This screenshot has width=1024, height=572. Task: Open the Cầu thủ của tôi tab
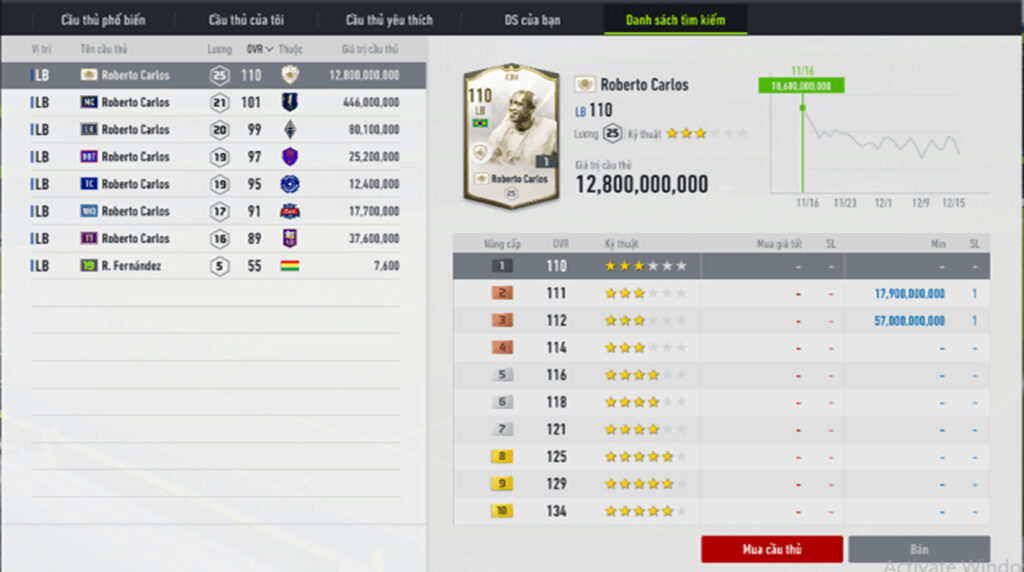pyautogui.click(x=246, y=20)
